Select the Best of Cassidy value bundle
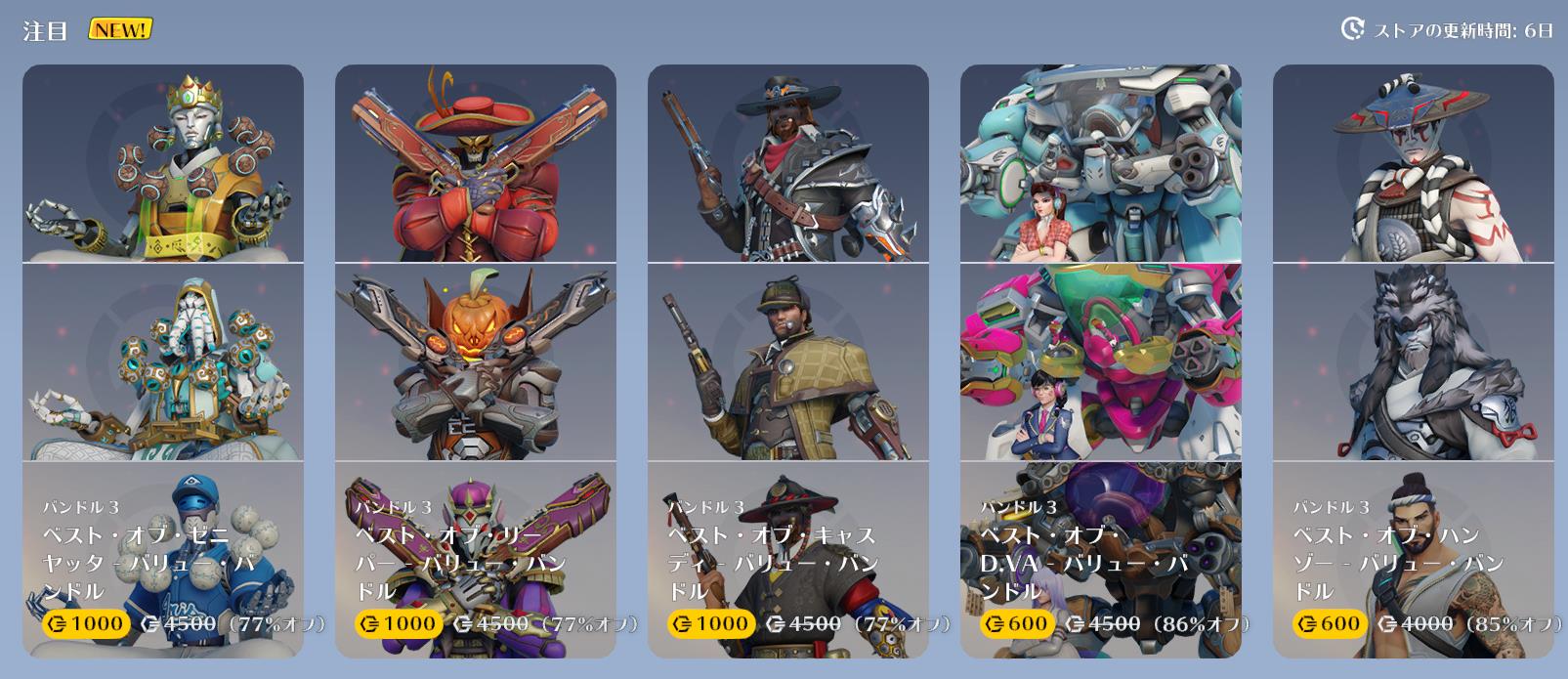 [788, 361]
